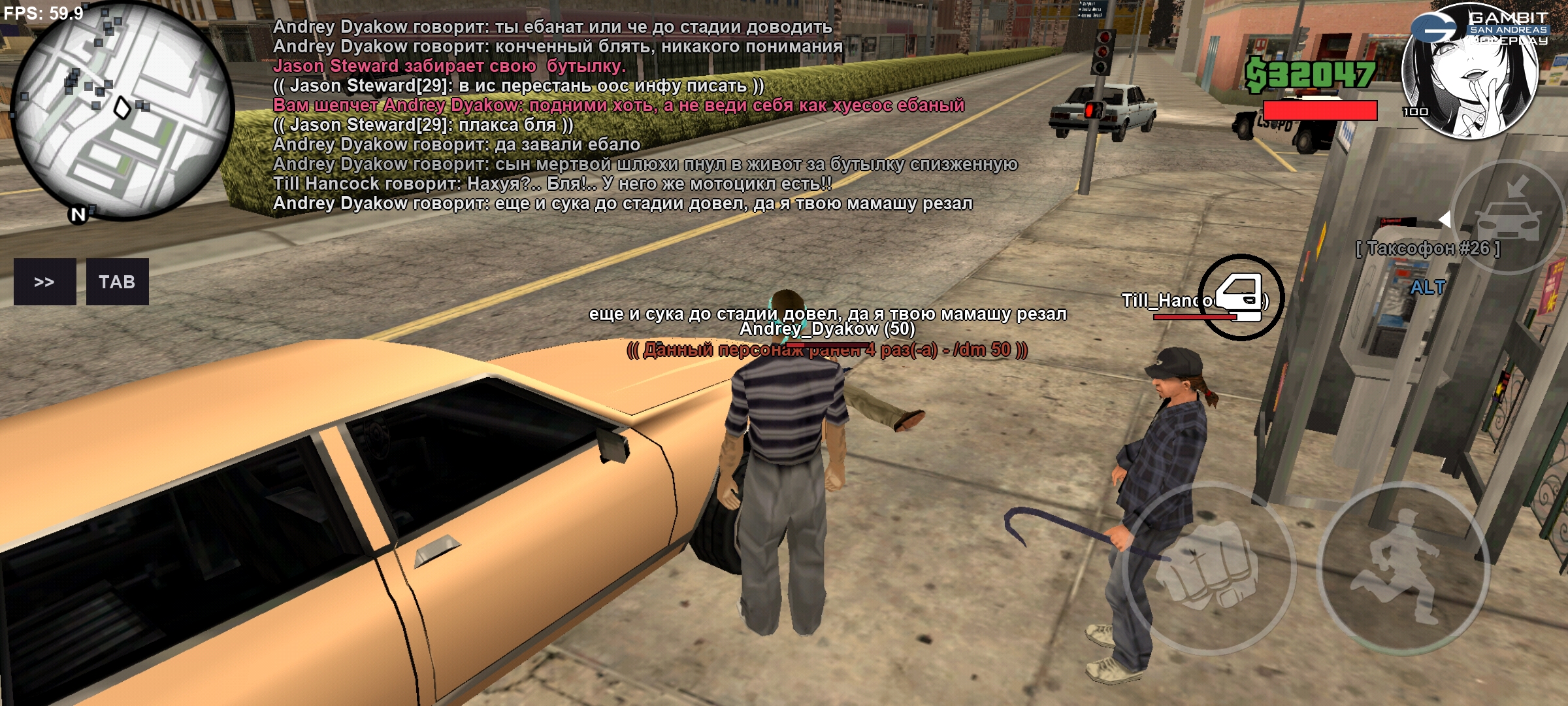Image resolution: width=1568 pixels, height=706 pixels.
Task: Tap the ALT payphone interaction button
Action: tap(1427, 287)
